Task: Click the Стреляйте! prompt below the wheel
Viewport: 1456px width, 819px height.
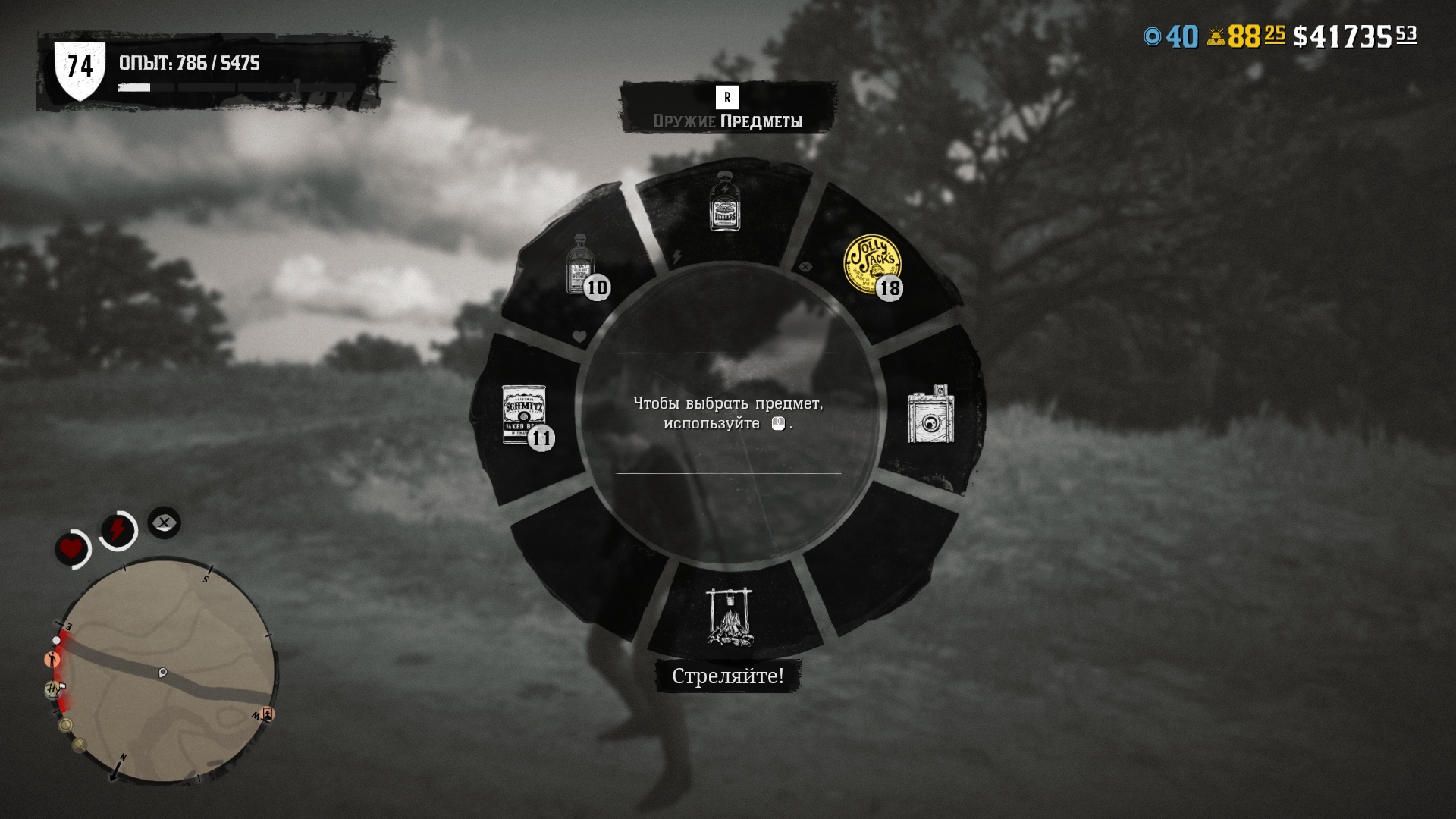Action: 726,676
